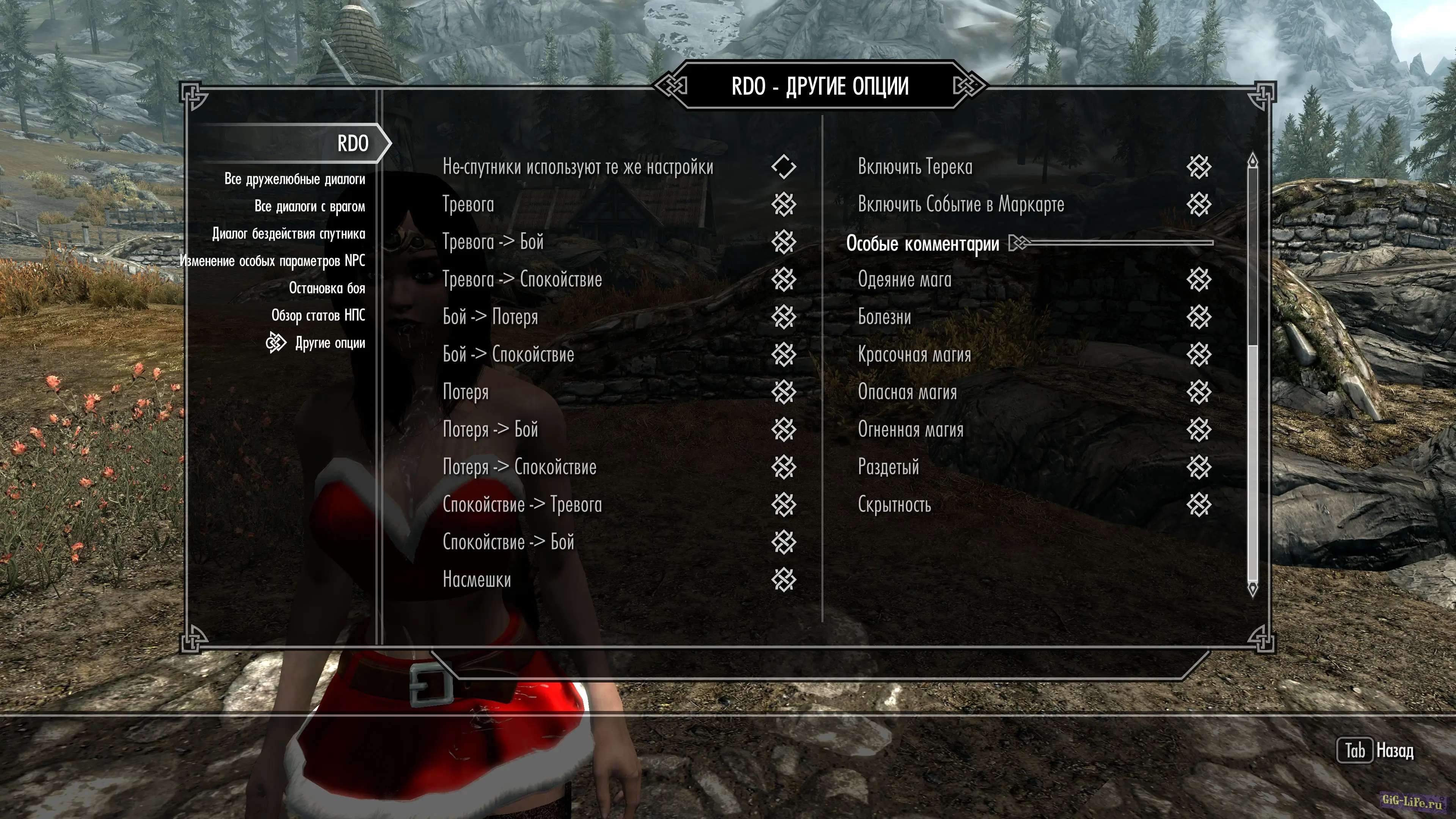The height and width of the screenshot is (819, 1456).
Task: Toggle the 'Огненная магия' comment option
Action: click(1198, 430)
